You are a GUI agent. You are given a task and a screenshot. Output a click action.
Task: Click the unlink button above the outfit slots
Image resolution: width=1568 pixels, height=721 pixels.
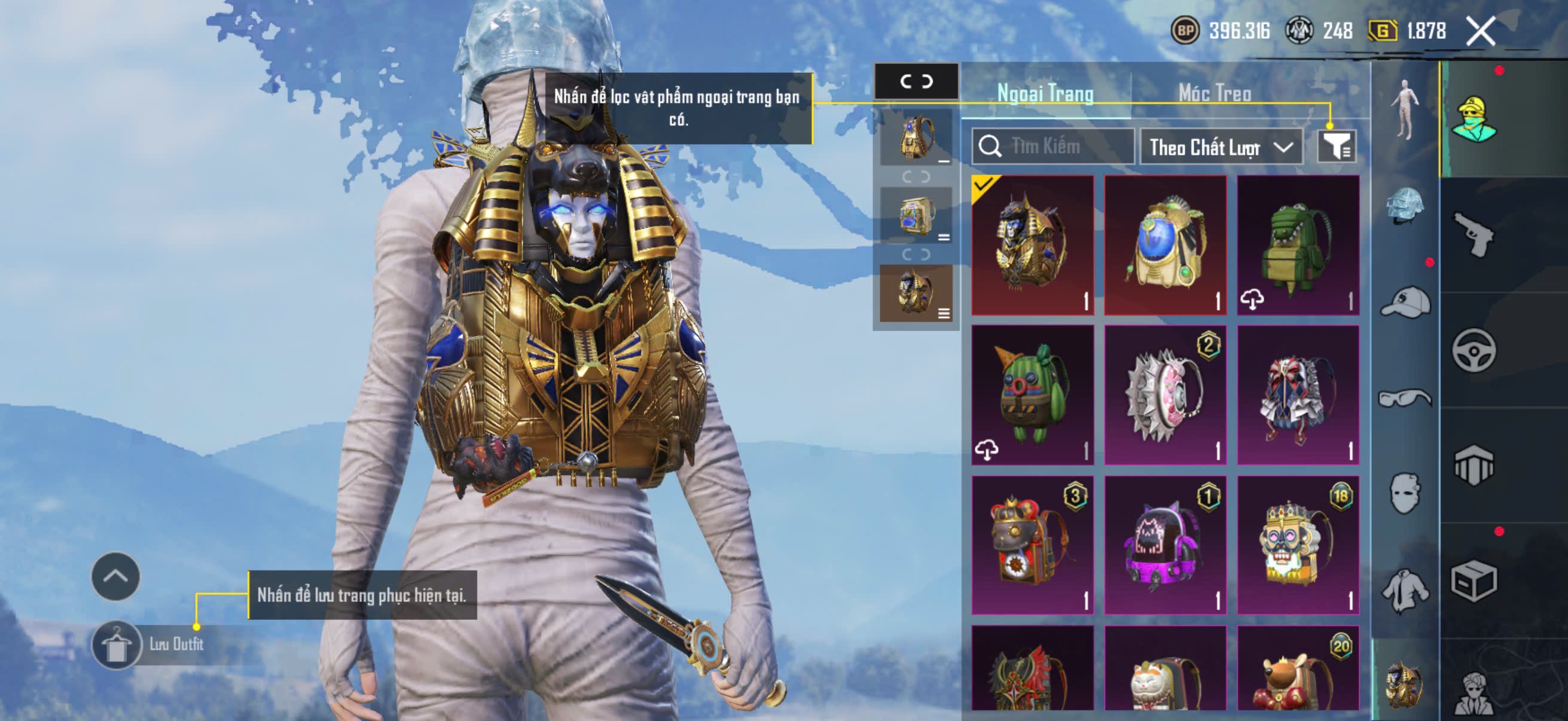click(x=916, y=81)
